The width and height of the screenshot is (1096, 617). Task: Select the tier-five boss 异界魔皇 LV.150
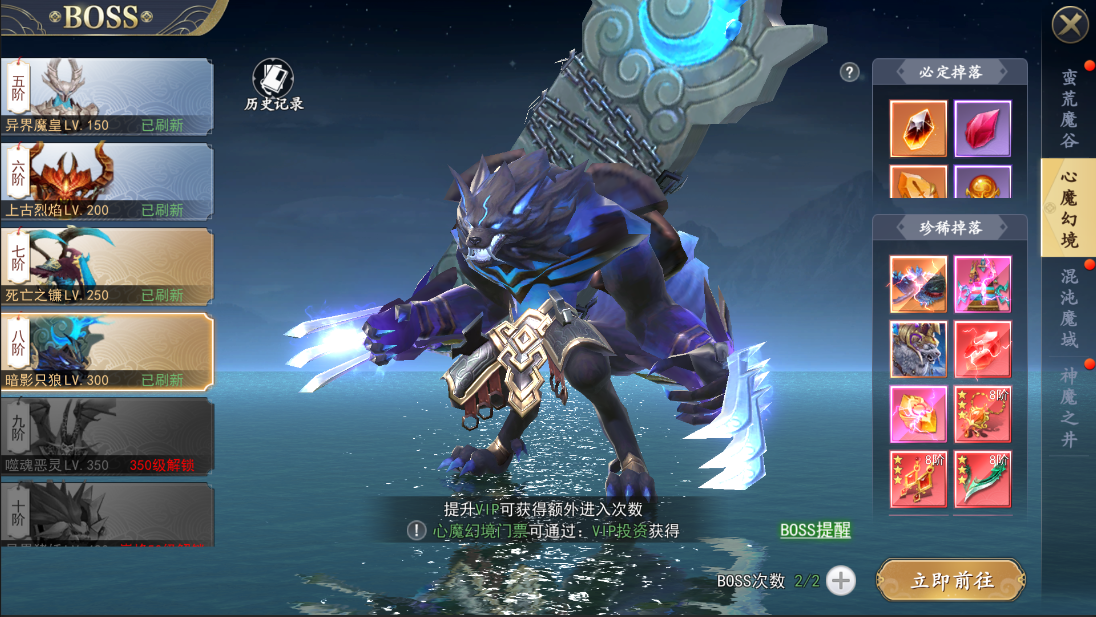[107, 97]
